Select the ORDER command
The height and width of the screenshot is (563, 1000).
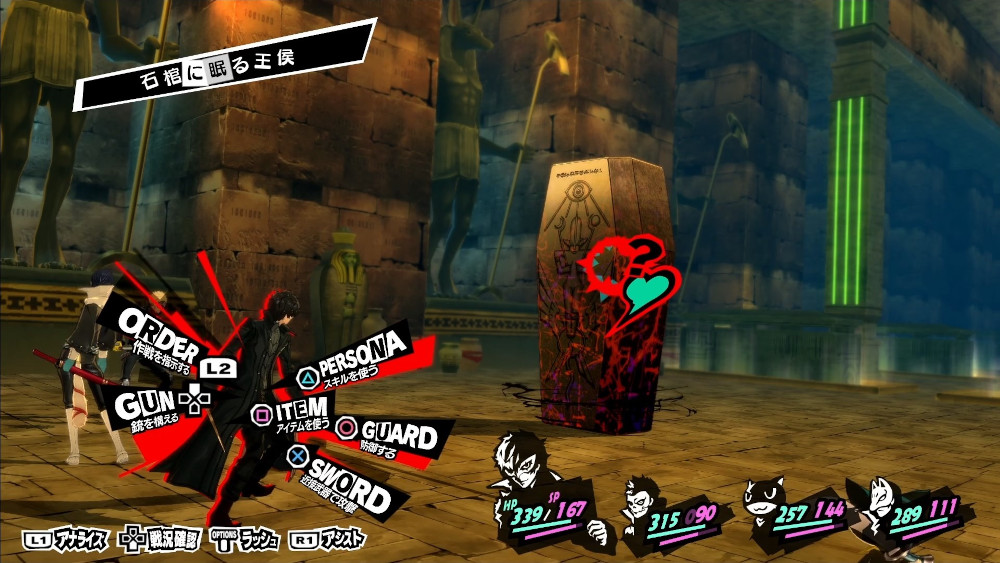pos(165,326)
